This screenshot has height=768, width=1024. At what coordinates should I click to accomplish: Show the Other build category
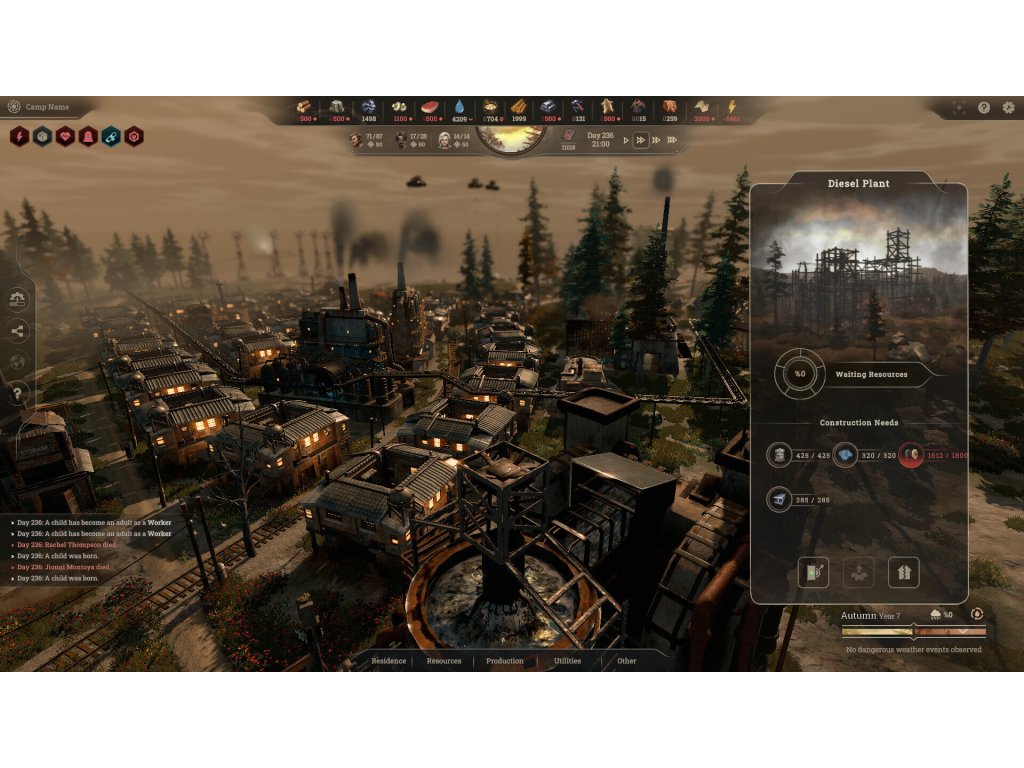coord(626,661)
